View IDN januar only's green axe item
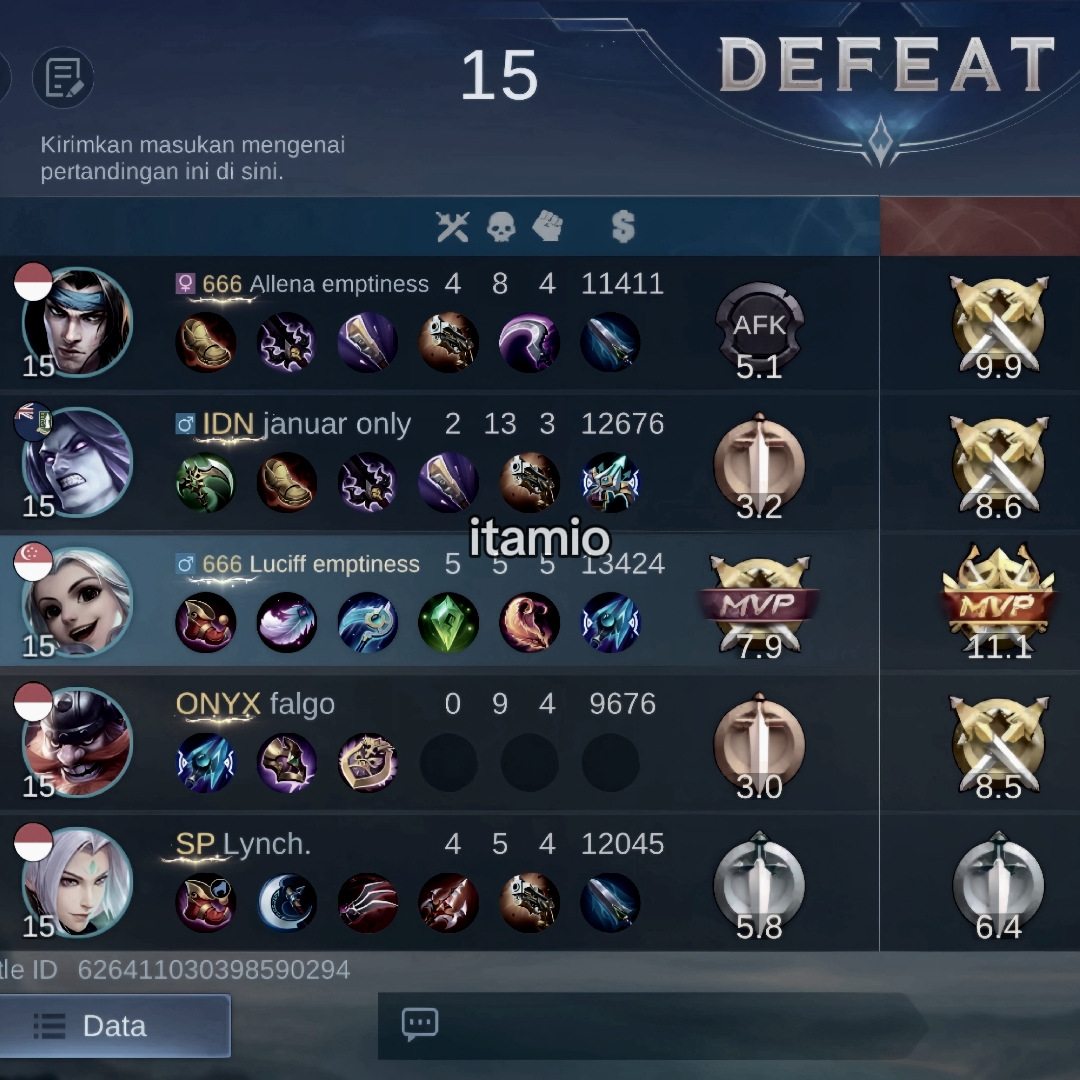The height and width of the screenshot is (1080, 1080). pyautogui.click(x=205, y=482)
